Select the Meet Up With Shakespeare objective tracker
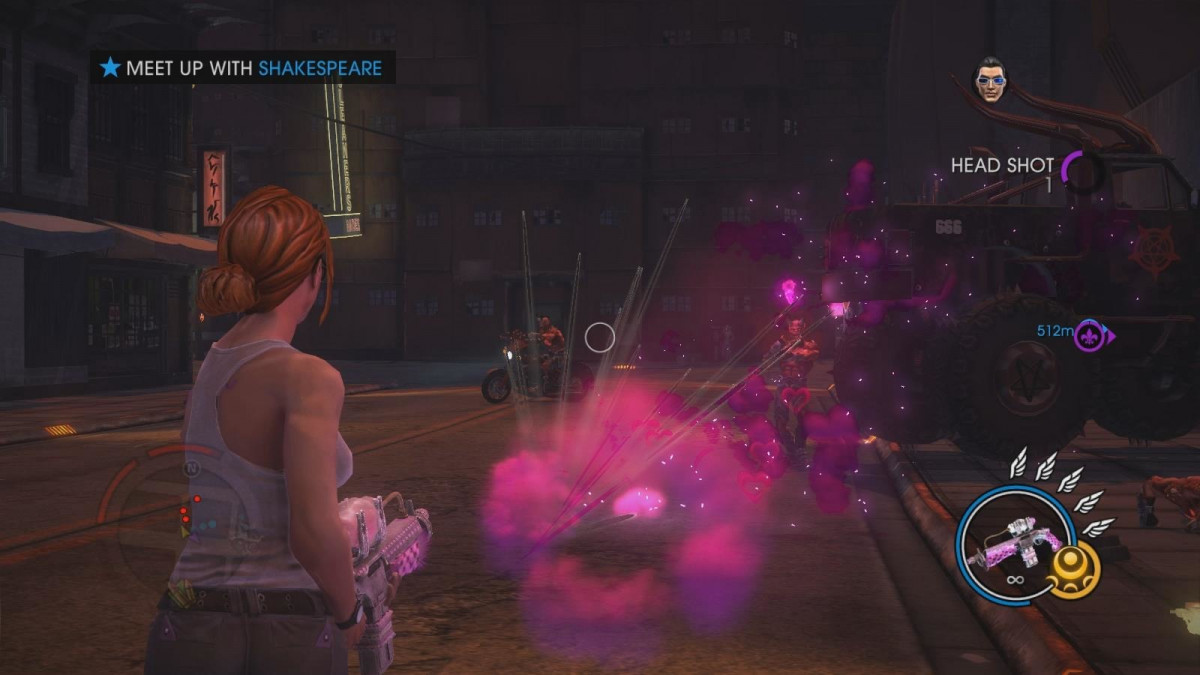This screenshot has height=675, width=1200. (242, 68)
